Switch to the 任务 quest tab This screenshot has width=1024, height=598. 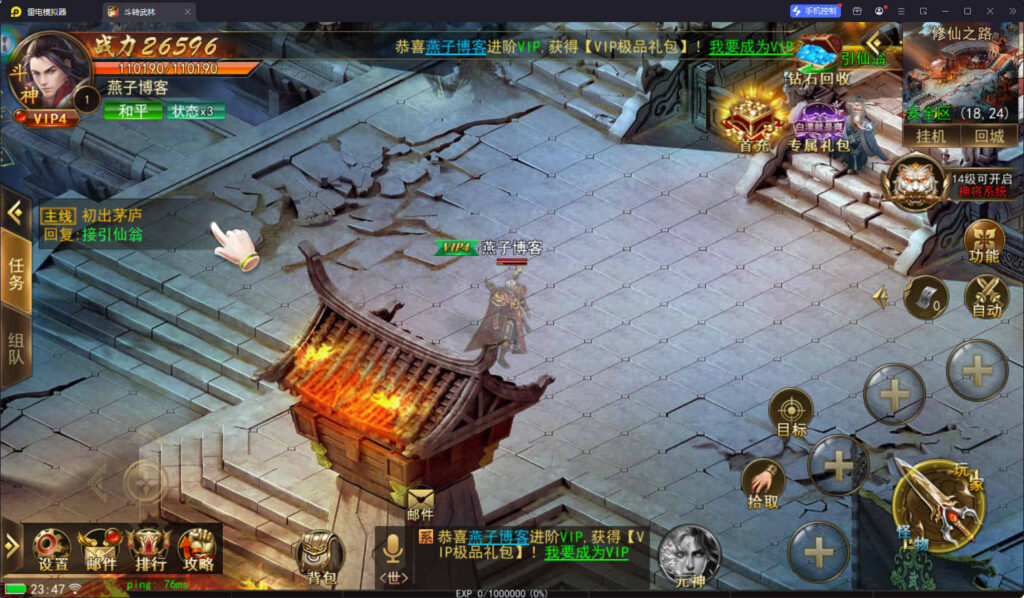click(16, 268)
